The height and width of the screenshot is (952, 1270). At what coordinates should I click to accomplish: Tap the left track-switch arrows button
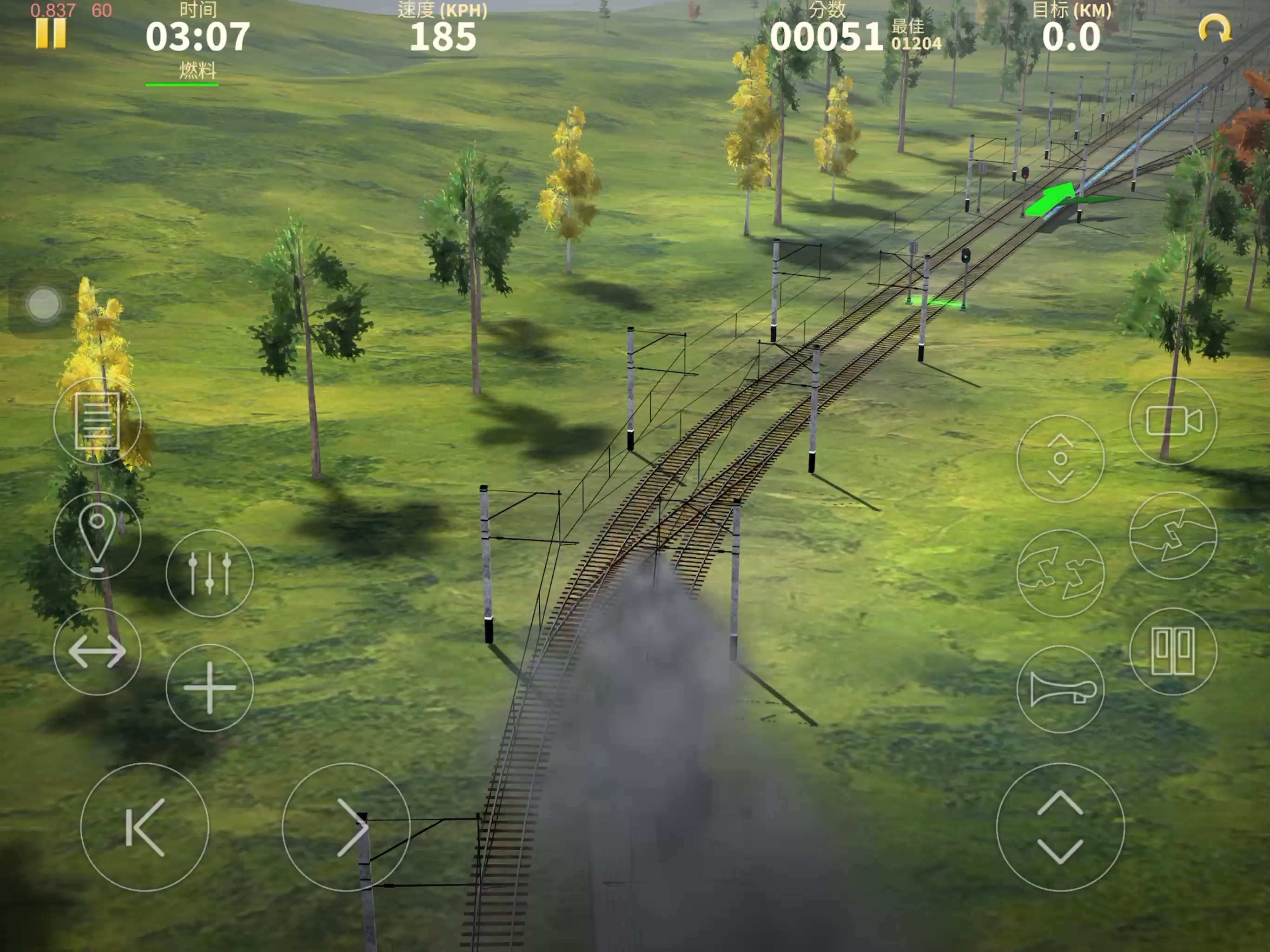click(x=1060, y=573)
